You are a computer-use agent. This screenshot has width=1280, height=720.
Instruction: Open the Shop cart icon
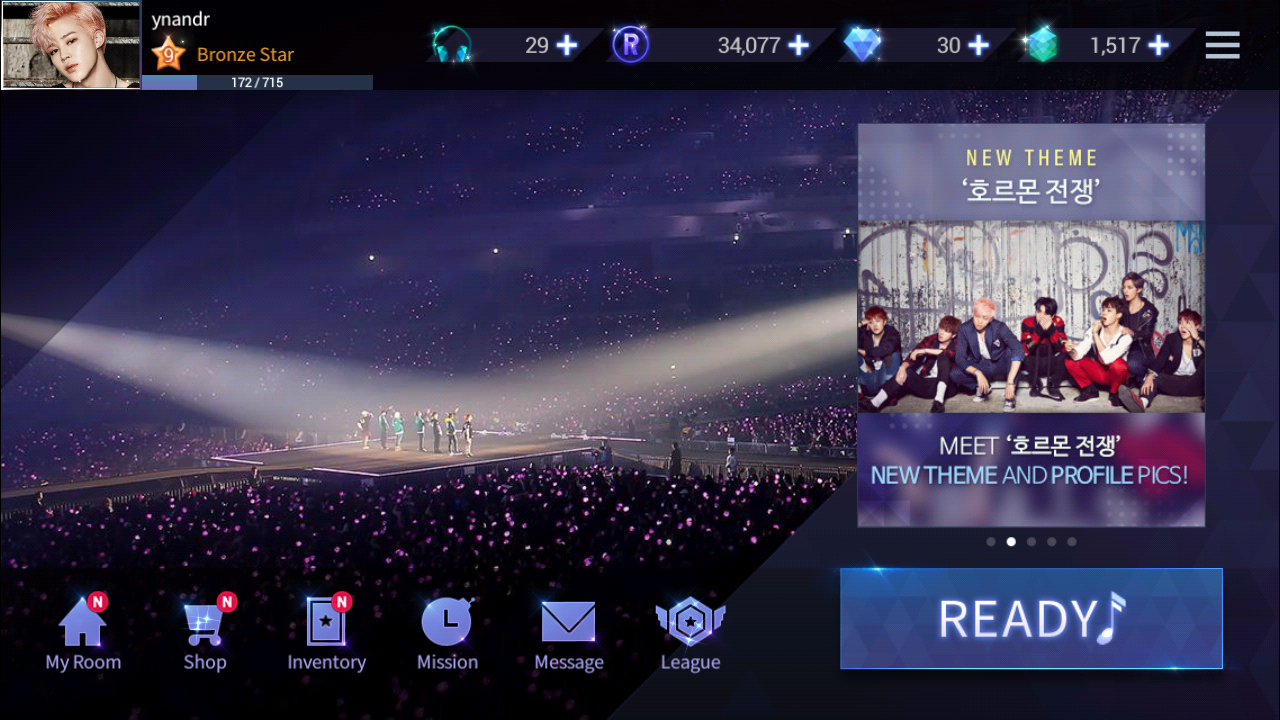click(x=204, y=620)
